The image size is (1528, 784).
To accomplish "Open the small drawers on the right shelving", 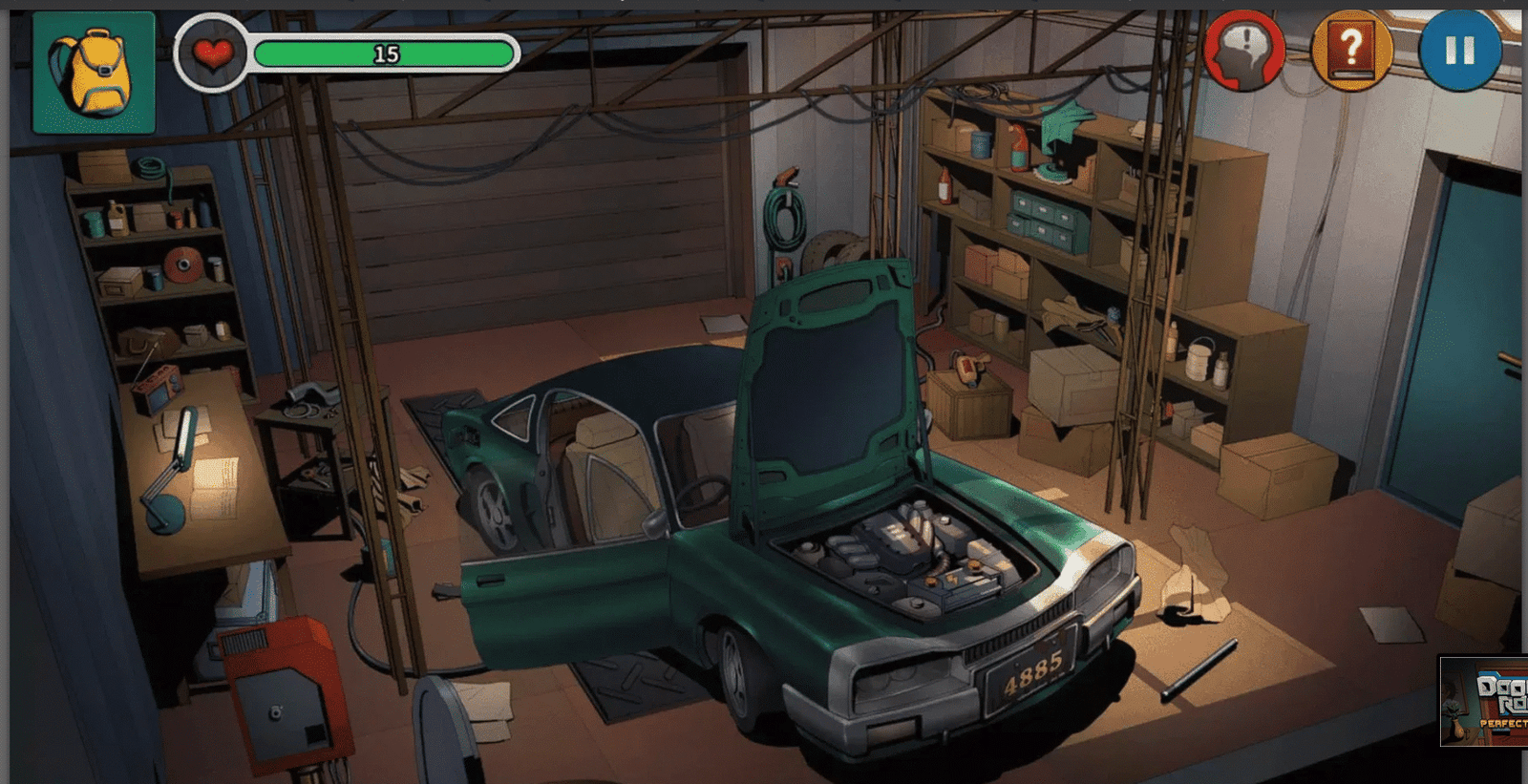I will 1041,220.
